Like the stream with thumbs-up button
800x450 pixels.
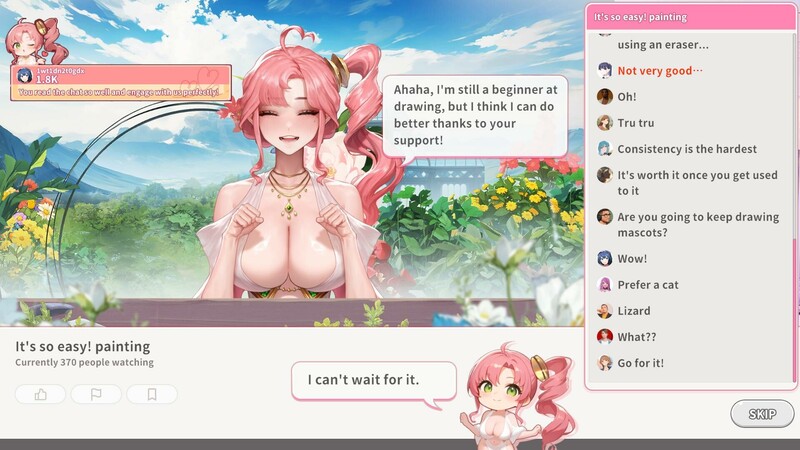click(41, 394)
